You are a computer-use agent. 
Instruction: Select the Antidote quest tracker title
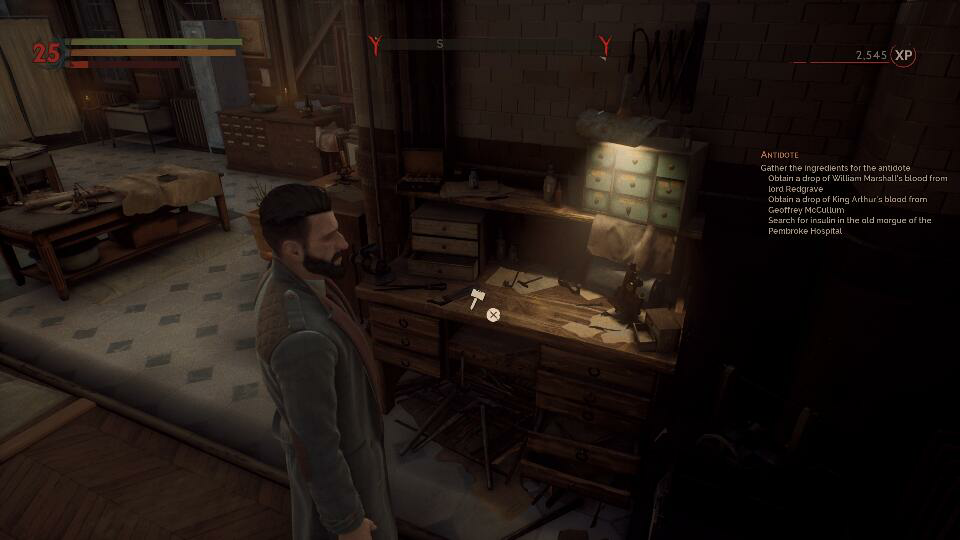[780, 155]
